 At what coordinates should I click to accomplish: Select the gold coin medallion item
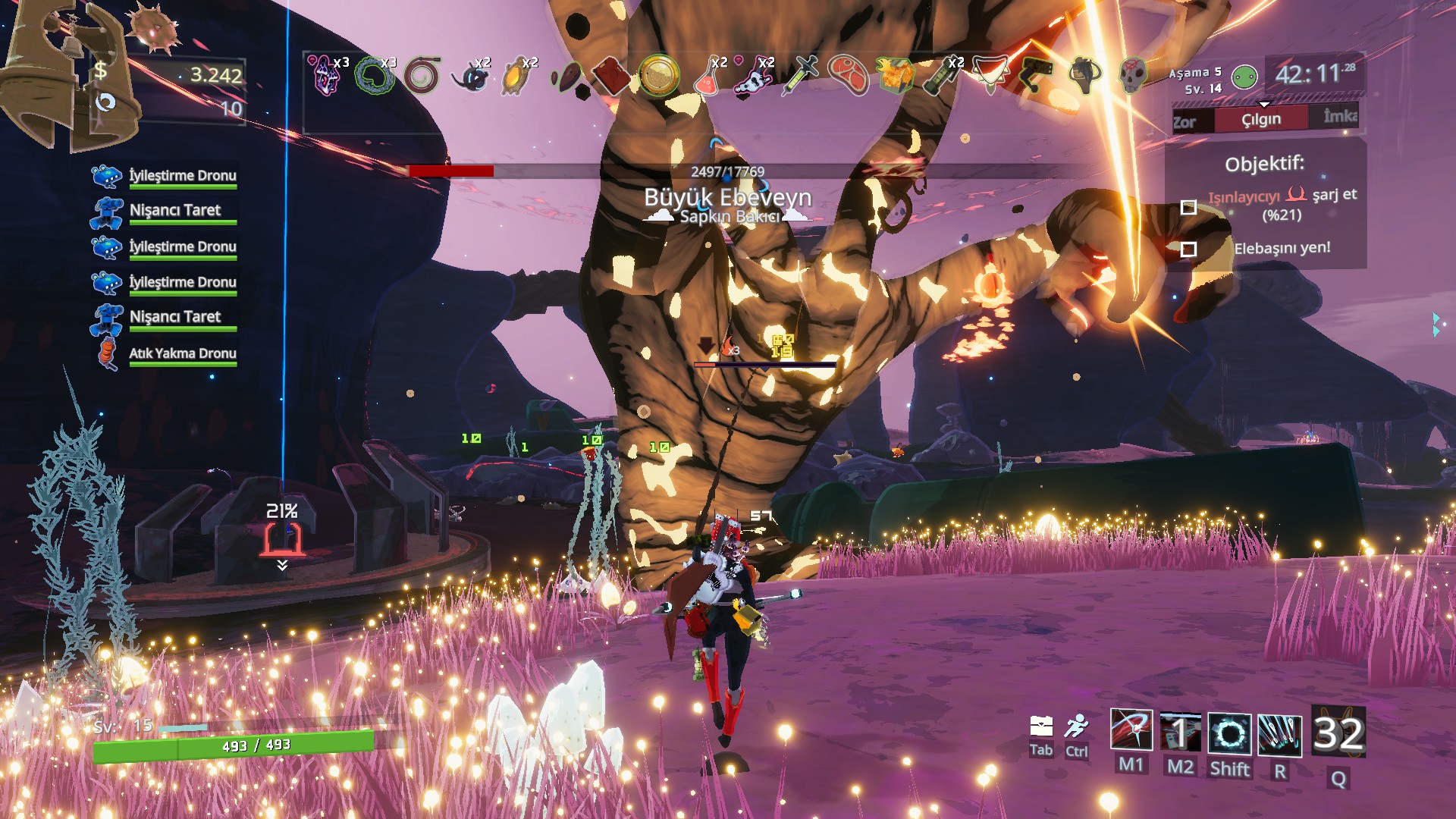(x=657, y=75)
